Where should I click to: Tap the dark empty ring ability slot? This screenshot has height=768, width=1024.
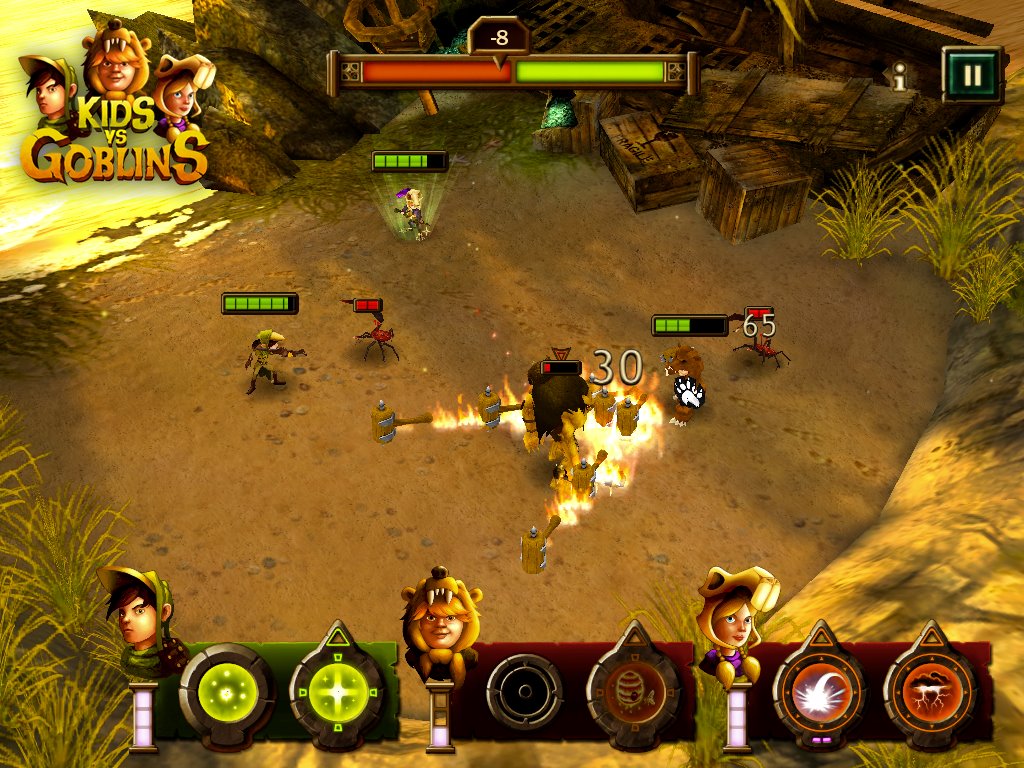tap(523, 691)
